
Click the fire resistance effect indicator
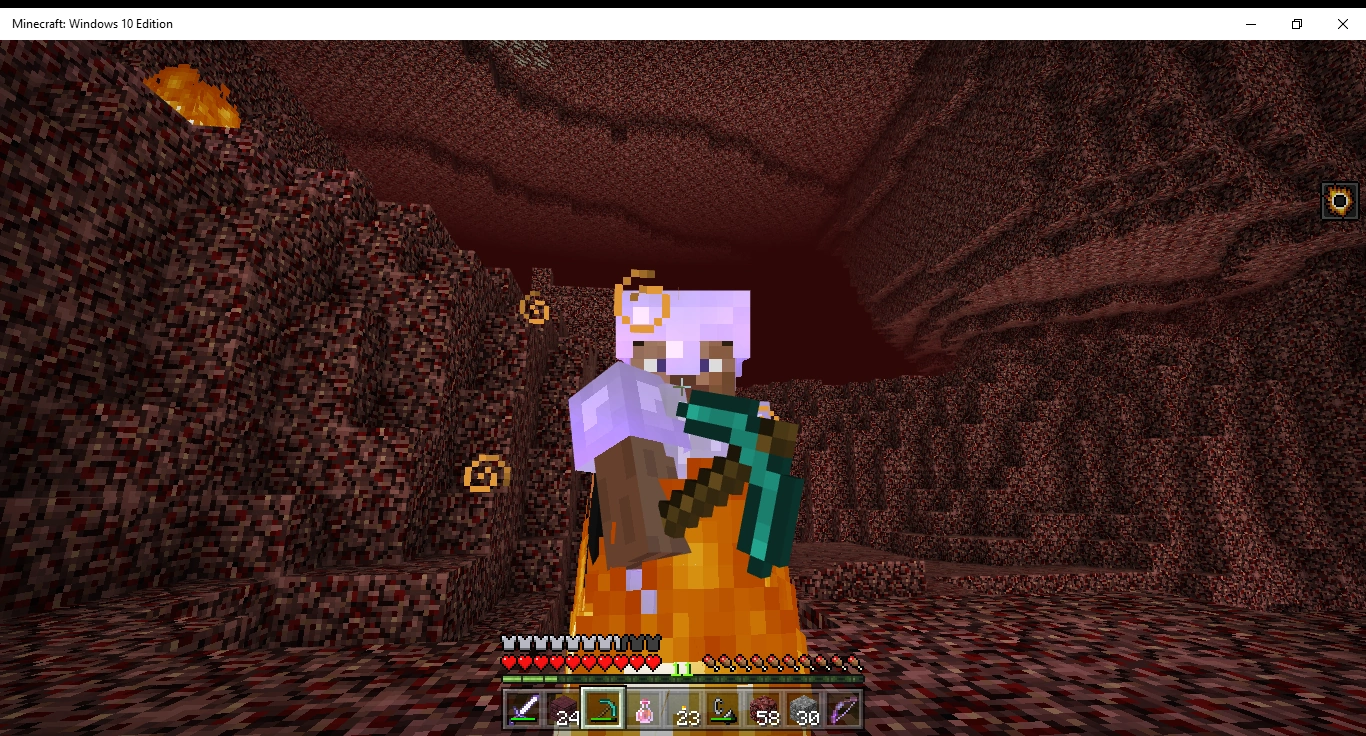point(1340,199)
